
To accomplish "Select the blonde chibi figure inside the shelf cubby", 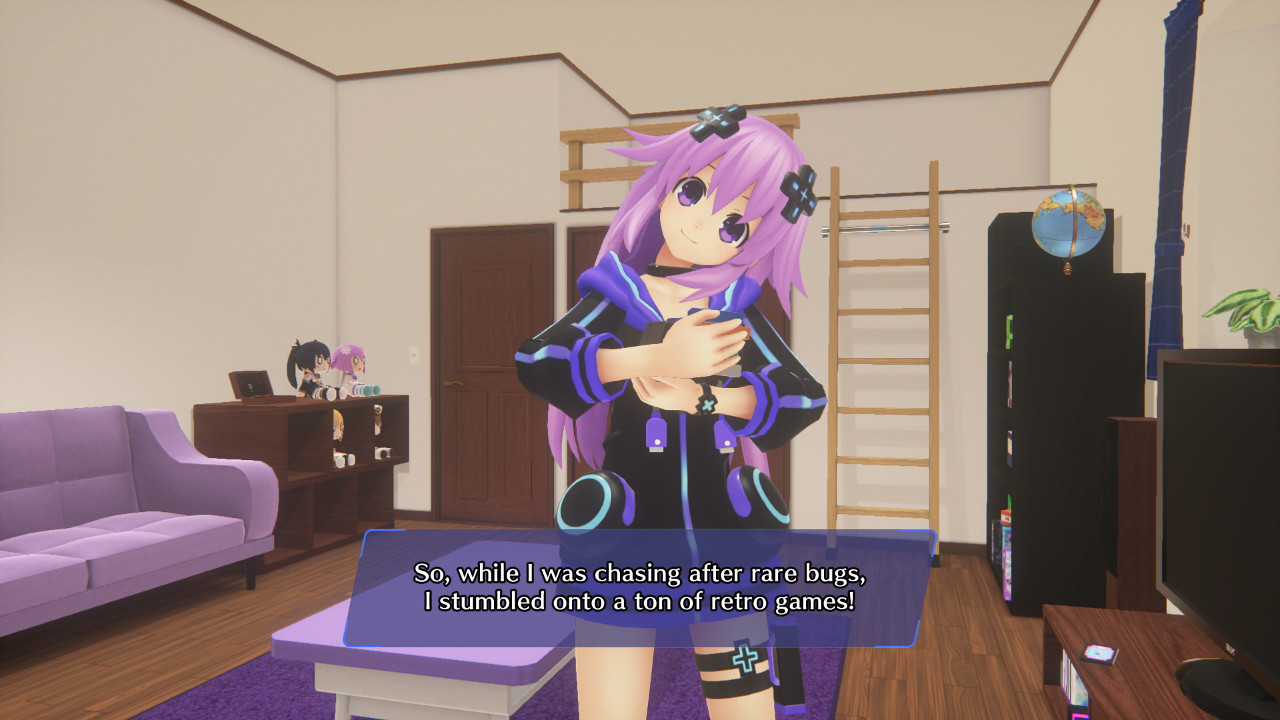I will click(x=338, y=424).
